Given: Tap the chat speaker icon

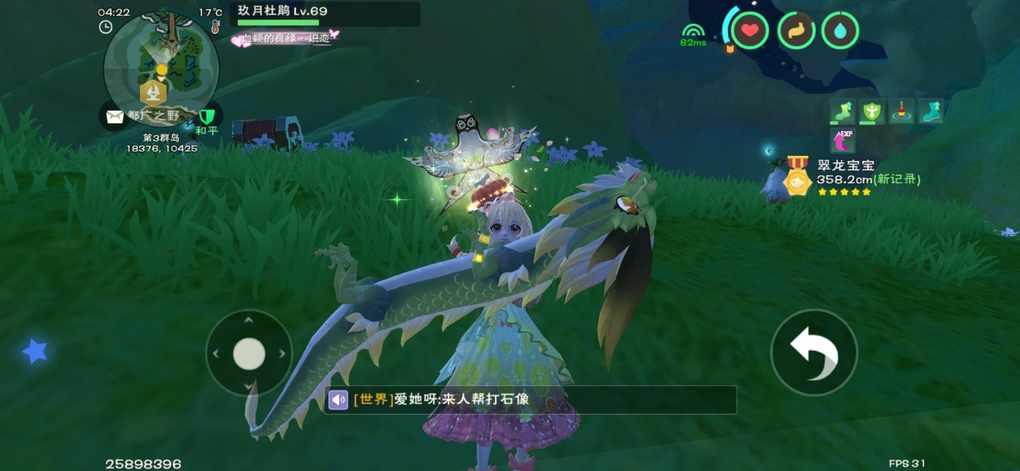Looking at the screenshot, I should 338,400.
